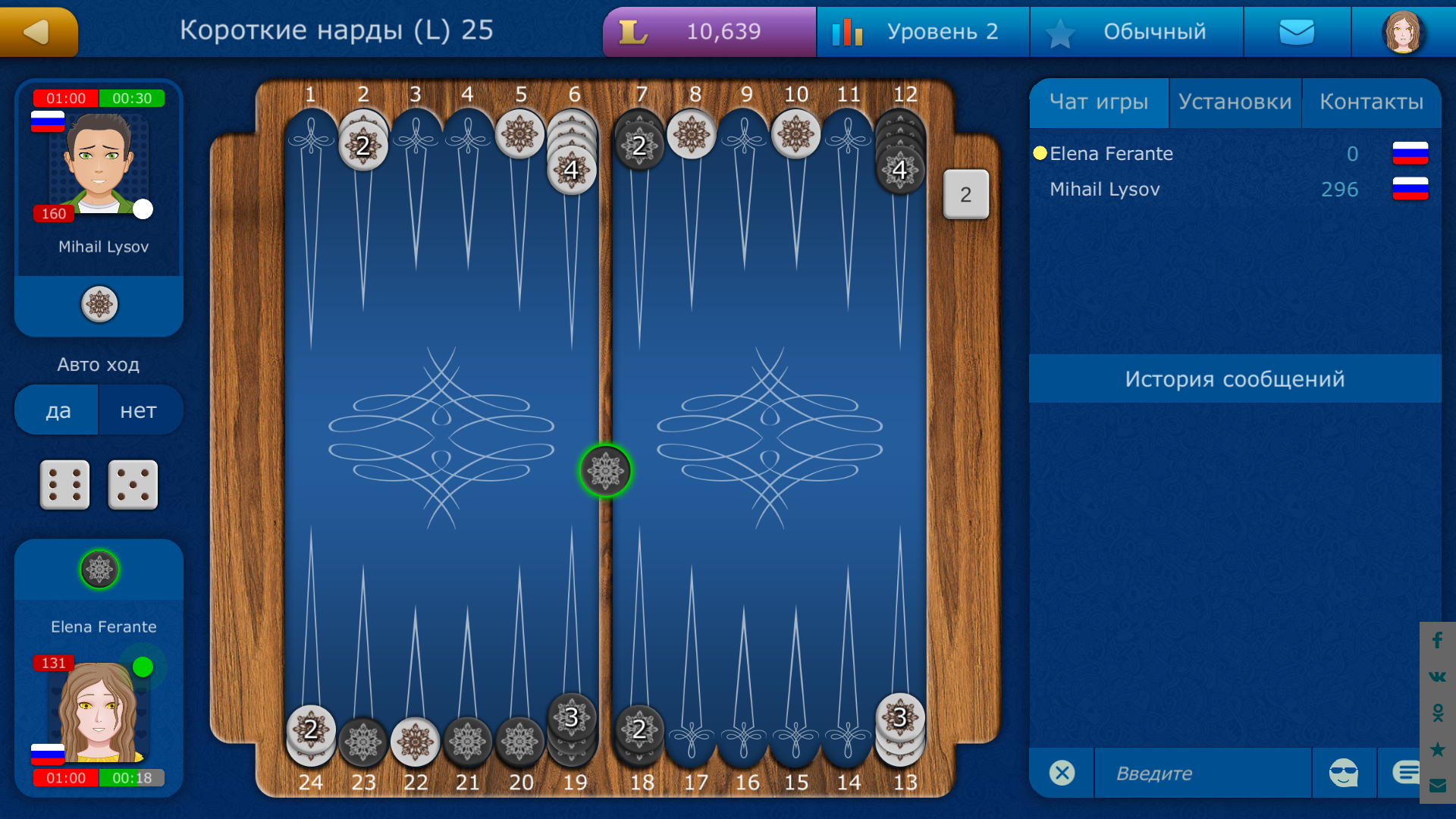1456x819 pixels.
Task: Open the «Обычный» status selector
Action: coord(1136,32)
